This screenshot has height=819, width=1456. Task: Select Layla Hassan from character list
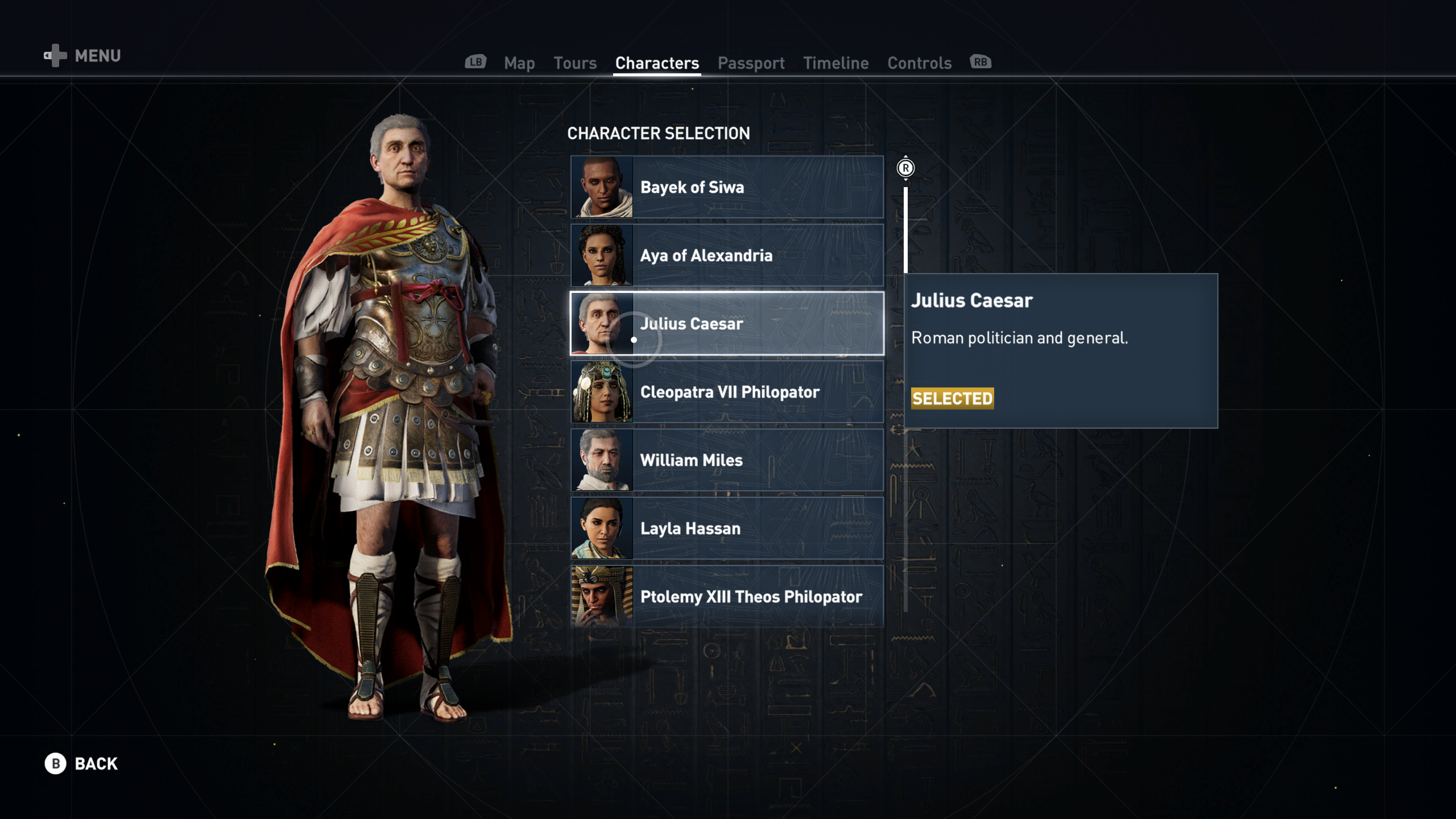tap(727, 528)
